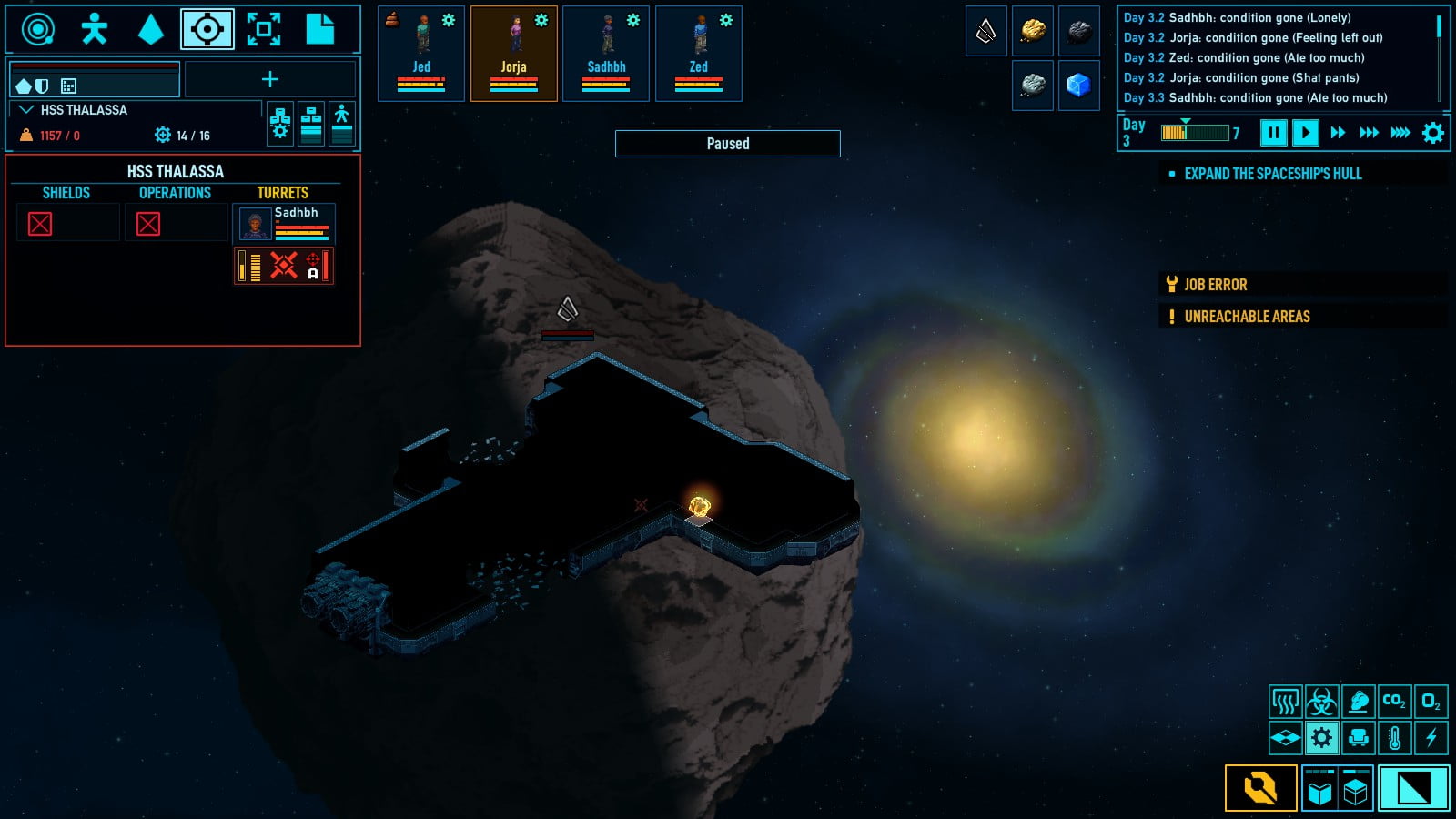Toggle the biohazard overlay

pyautogui.click(x=1321, y=702)
